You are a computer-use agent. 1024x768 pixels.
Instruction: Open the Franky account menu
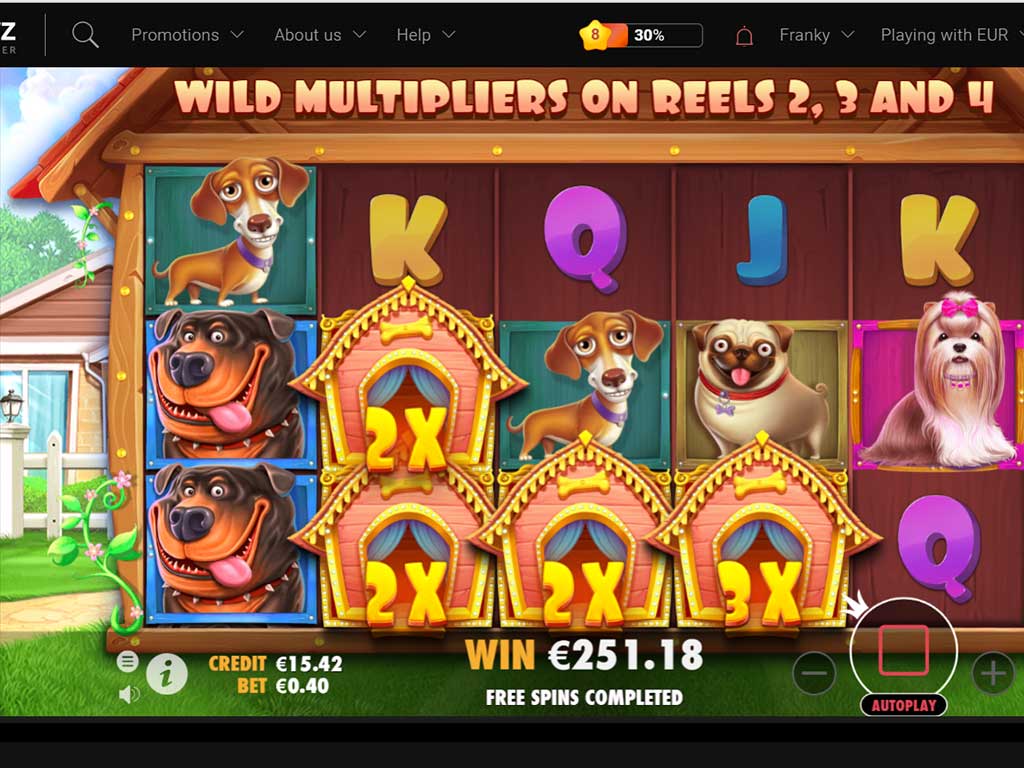(x=816, y=35)
